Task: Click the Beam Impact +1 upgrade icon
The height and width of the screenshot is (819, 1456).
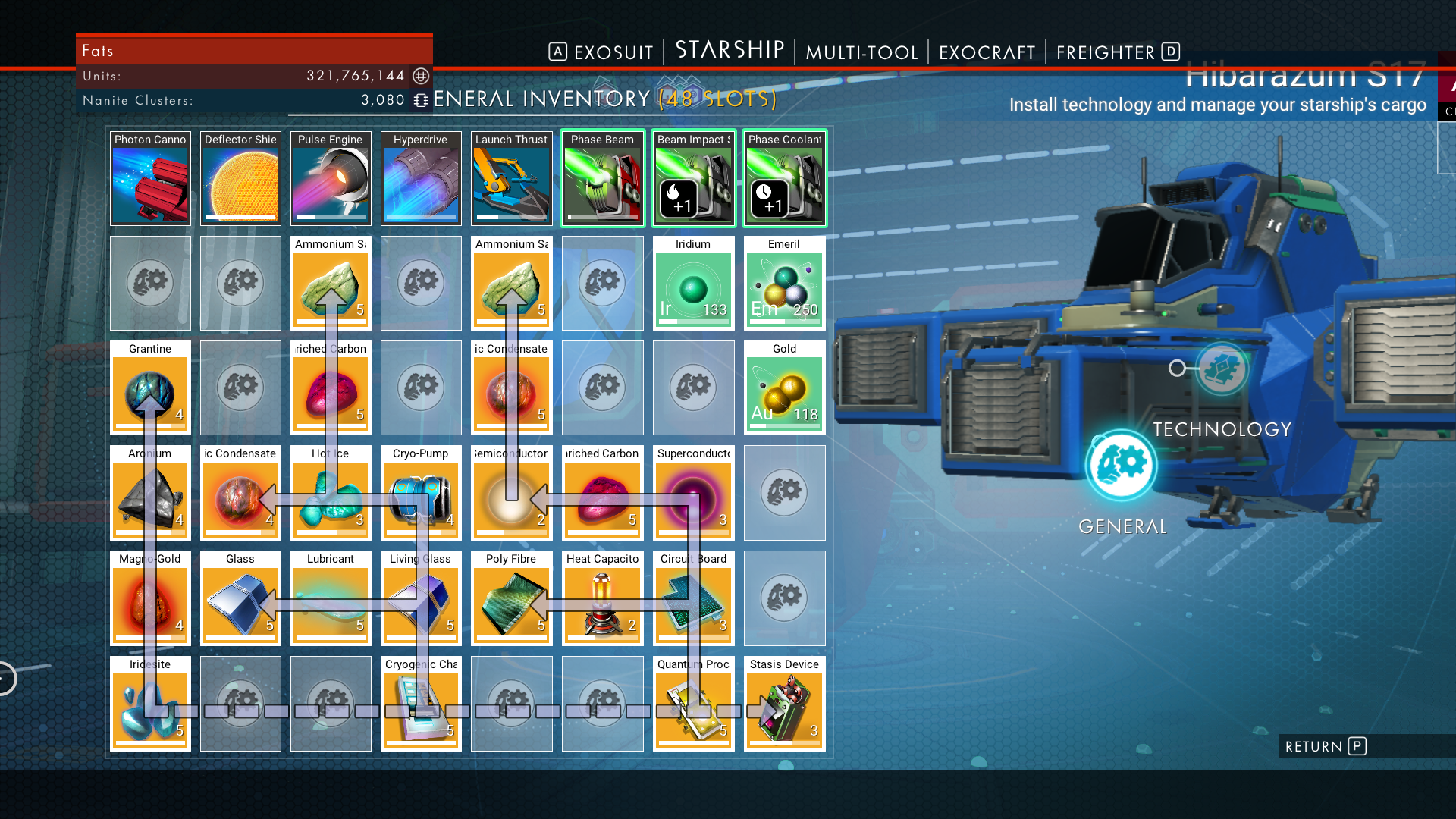Action: pyautogui.click(x=693, y=178)
